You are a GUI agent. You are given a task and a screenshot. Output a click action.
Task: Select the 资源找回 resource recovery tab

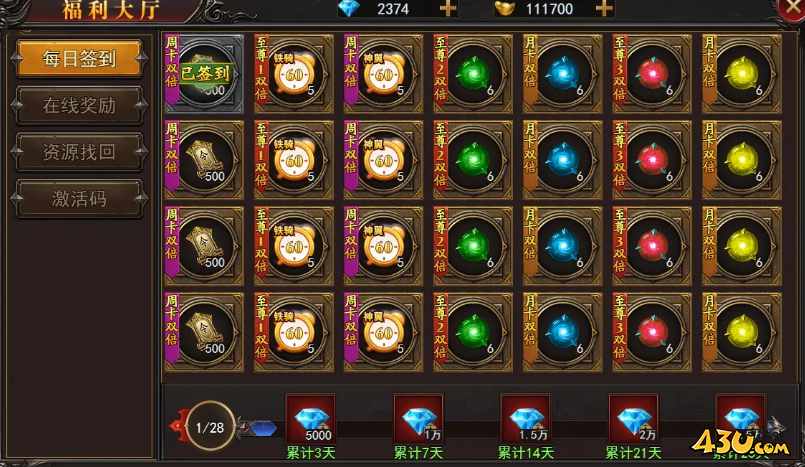80,152
